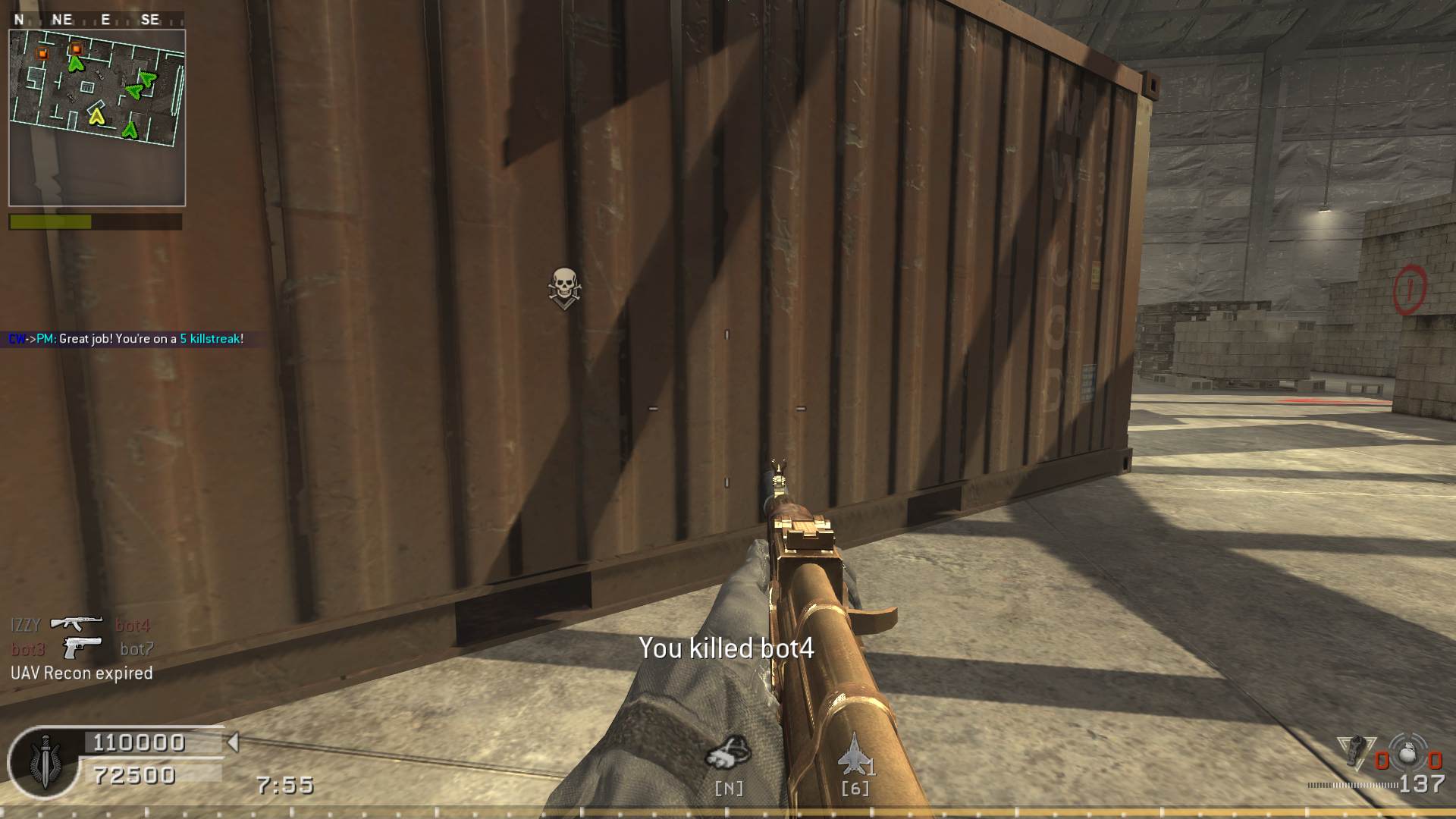The width and height of the screenshot is (1456, 819).
Task: Click the 5 killstreak chat message
Action: pyautogui.click(x=126, y=339)
